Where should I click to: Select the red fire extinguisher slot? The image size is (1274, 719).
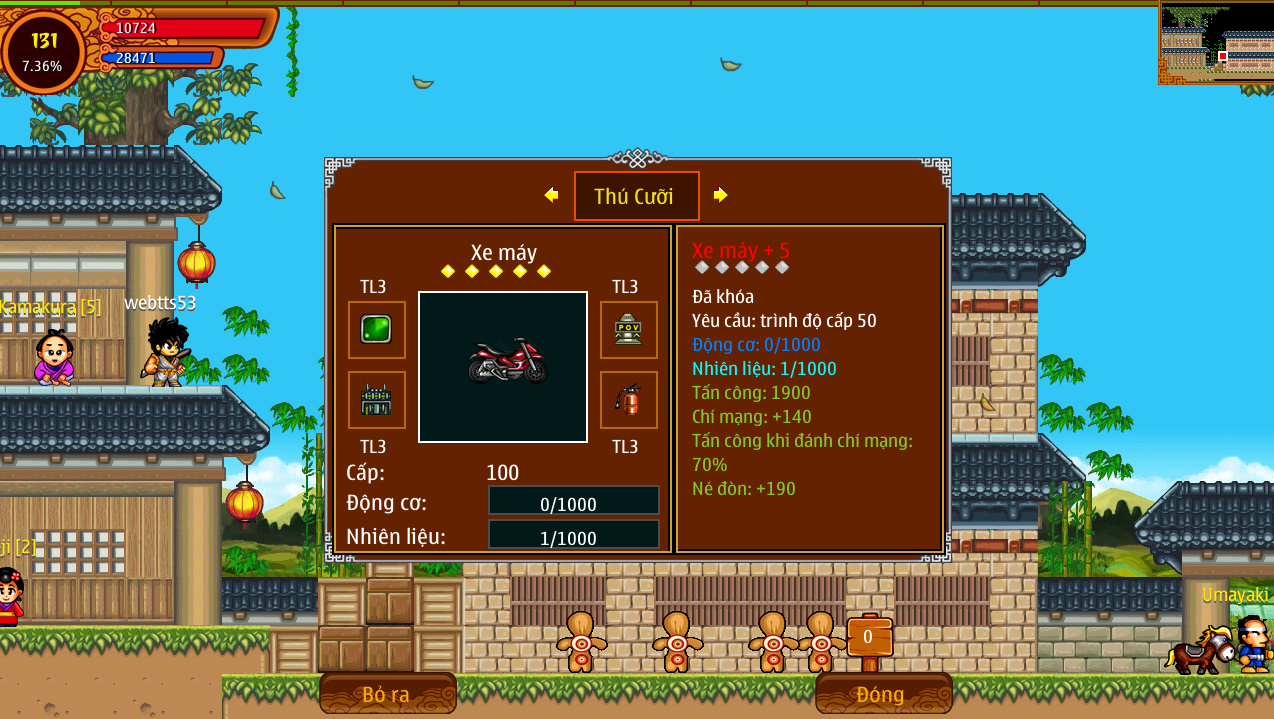click(628, 400)
